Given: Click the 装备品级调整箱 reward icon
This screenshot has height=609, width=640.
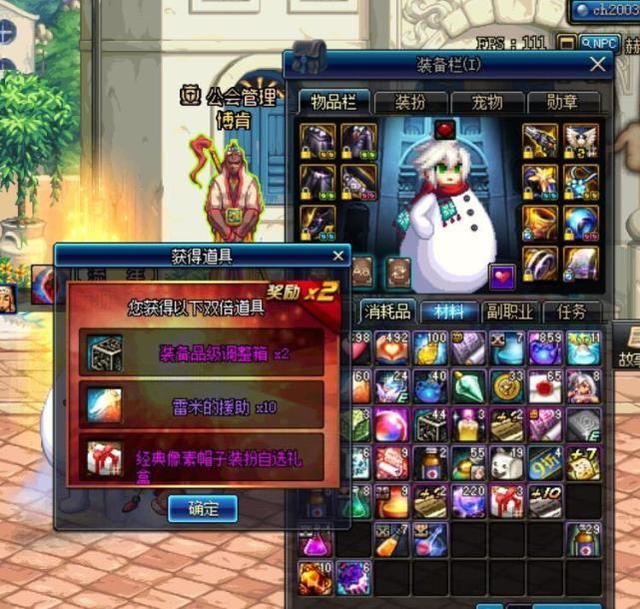Looking at the screenshot, I should pyautogui.click(x=103, y=353).
